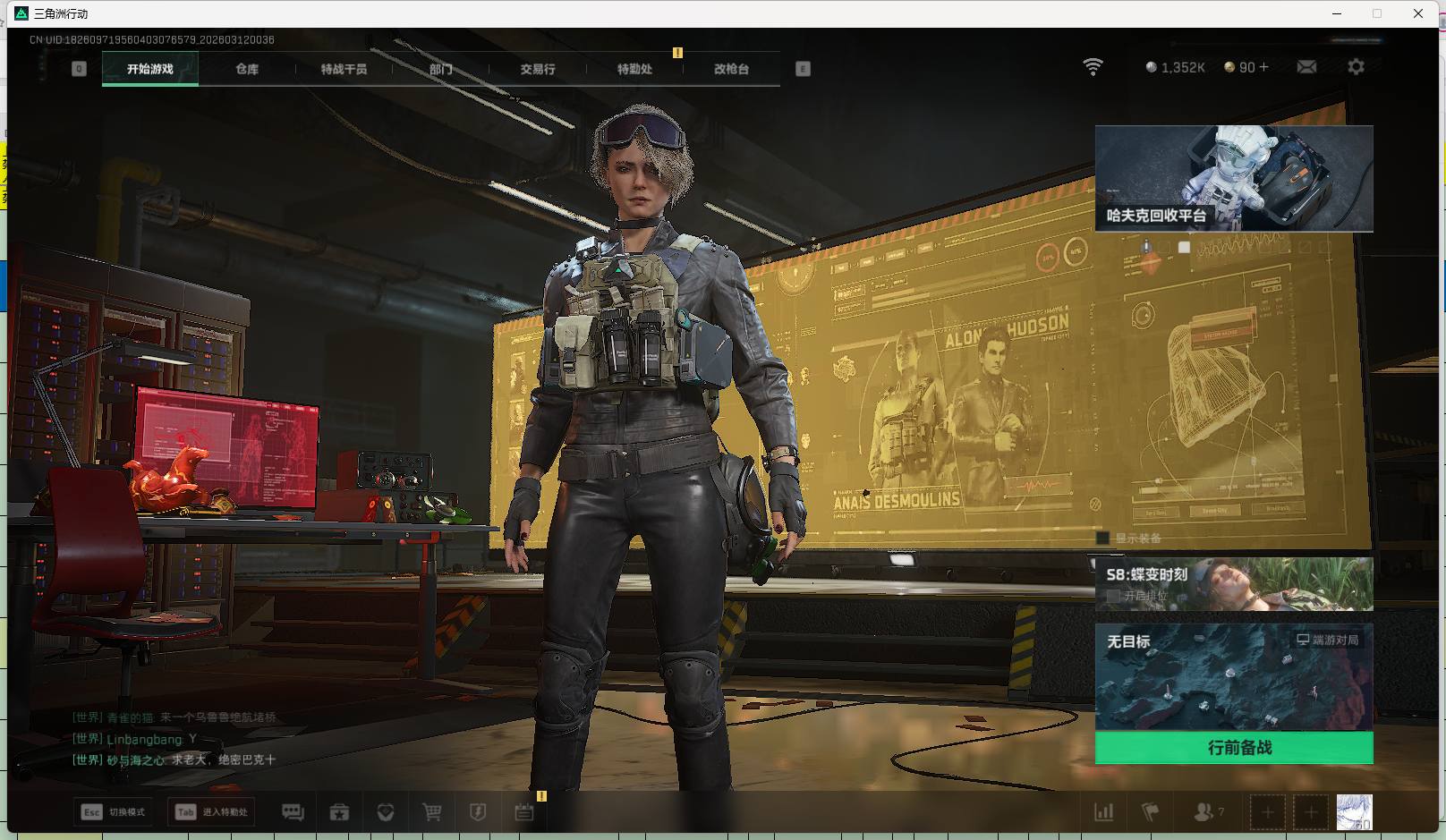Click the 进入特勤处 button
The width and height of the screenshot is (1446, 840).
point(212,812)
